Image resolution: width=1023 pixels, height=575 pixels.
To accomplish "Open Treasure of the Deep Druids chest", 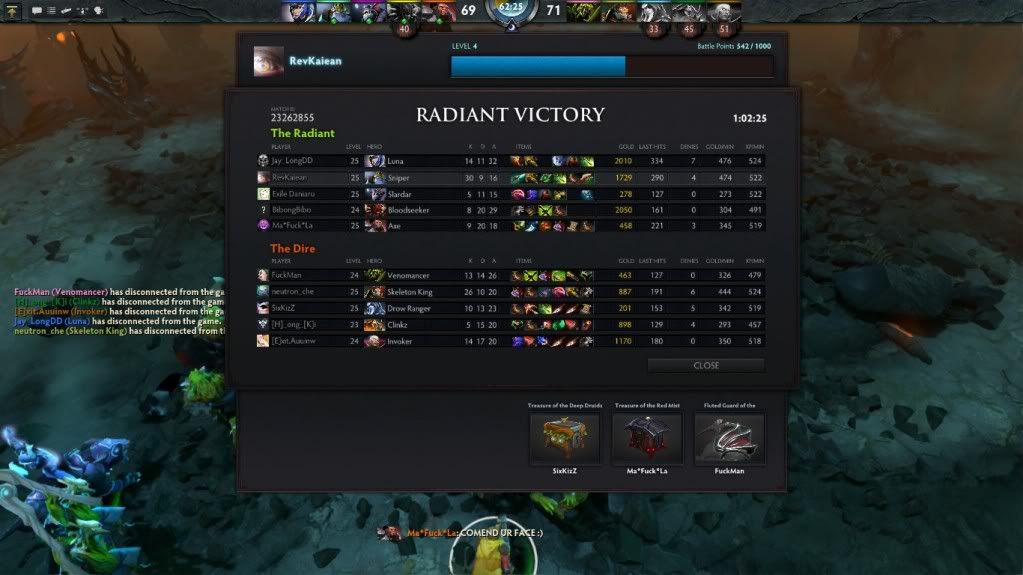I will point(564,438).
